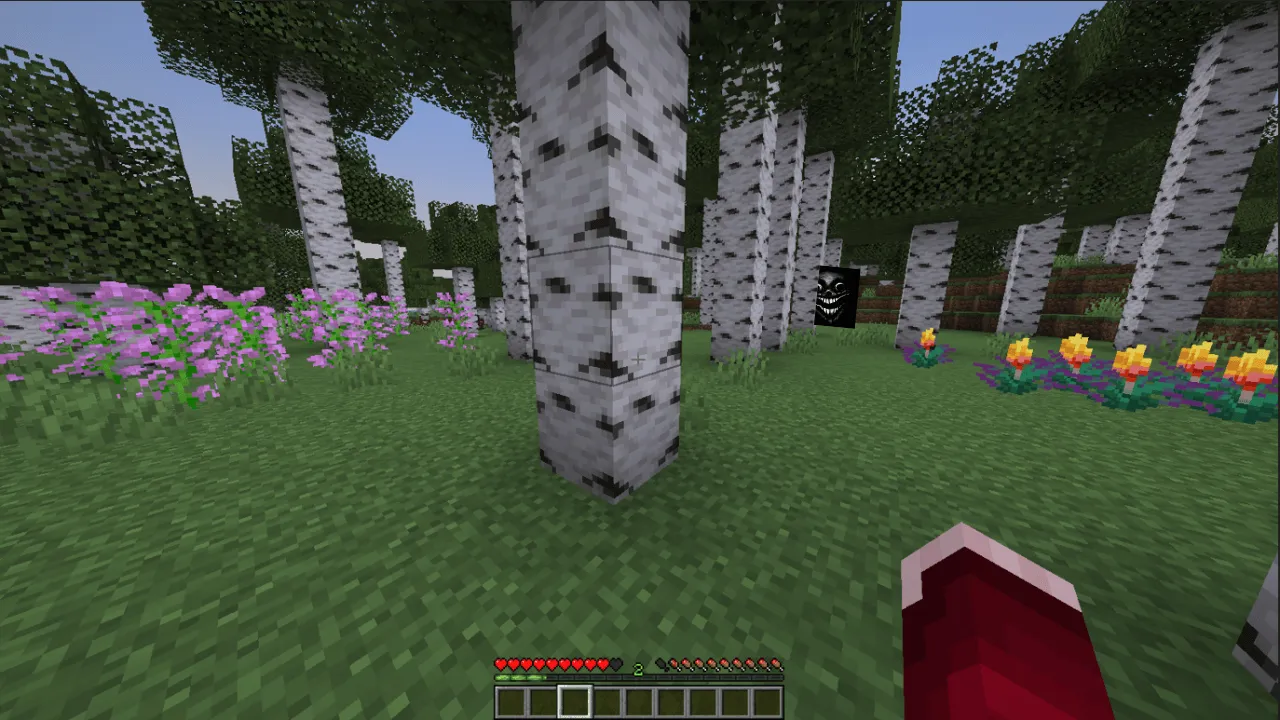This screenshot has width=1280, height=720.
Task: Click the experience level number 2
Action: point(638,669)
